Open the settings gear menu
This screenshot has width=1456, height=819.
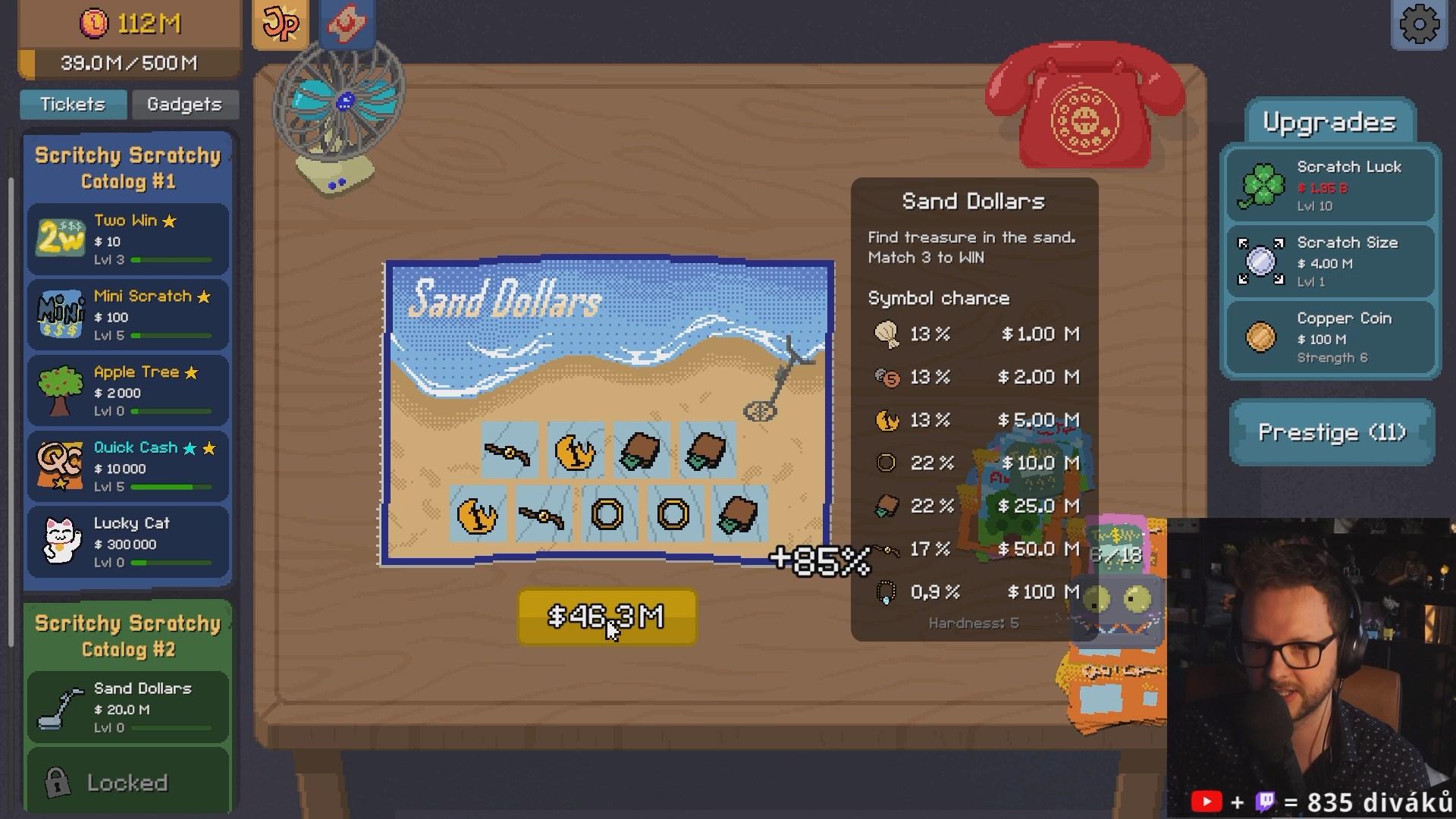tap(1419, 25)
